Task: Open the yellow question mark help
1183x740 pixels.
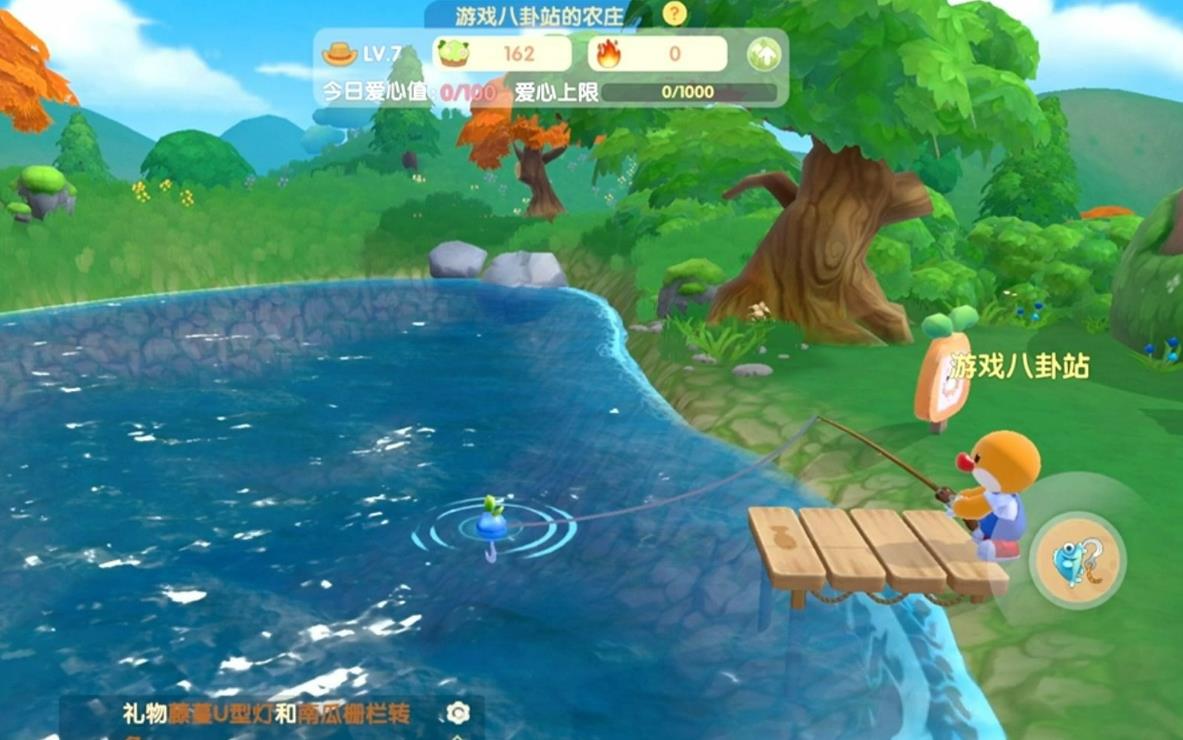Action: click(x=675, y=14)
